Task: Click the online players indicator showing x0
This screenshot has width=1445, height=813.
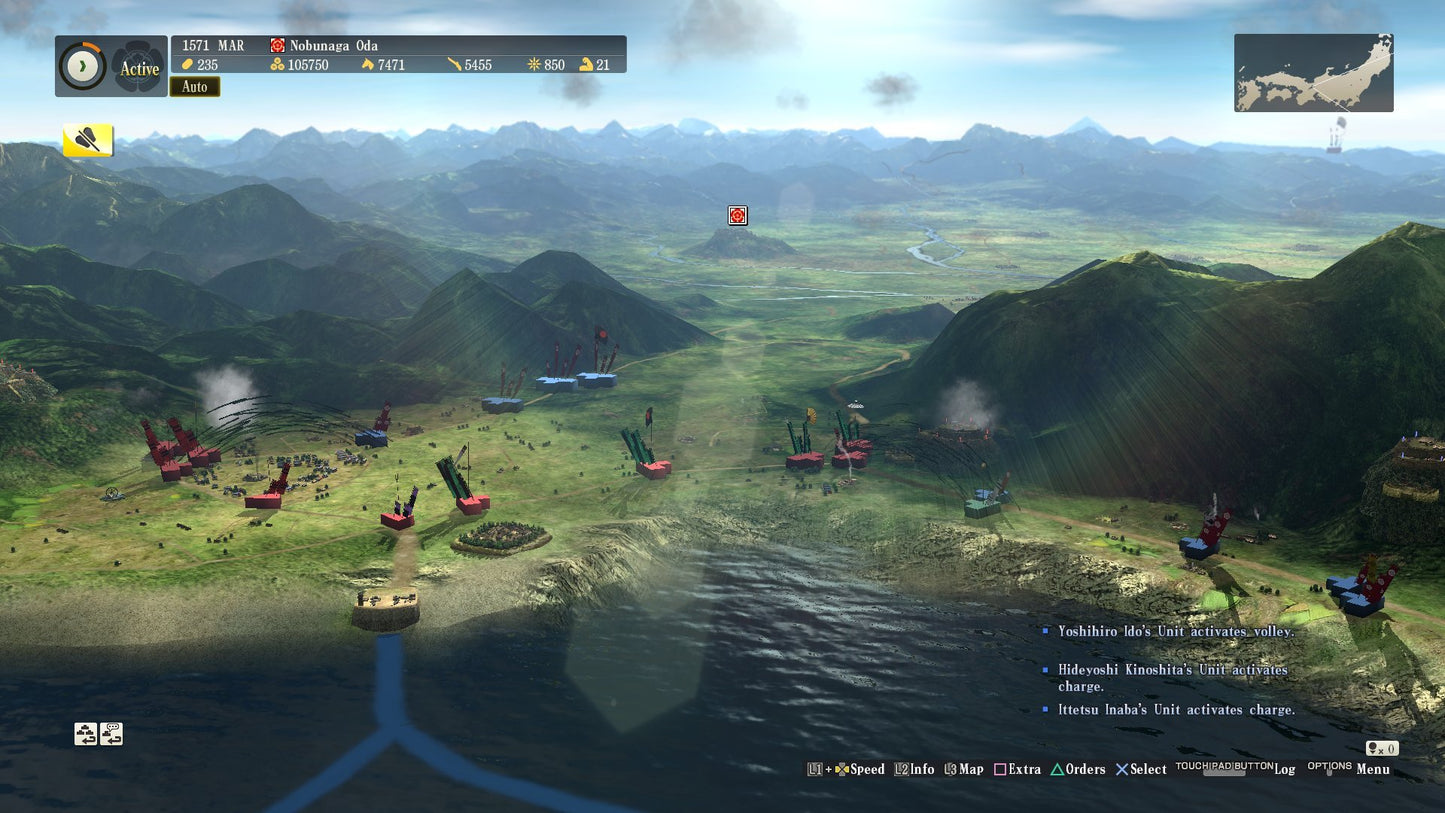Action: pyautogui.click(x=1382, y=748)
